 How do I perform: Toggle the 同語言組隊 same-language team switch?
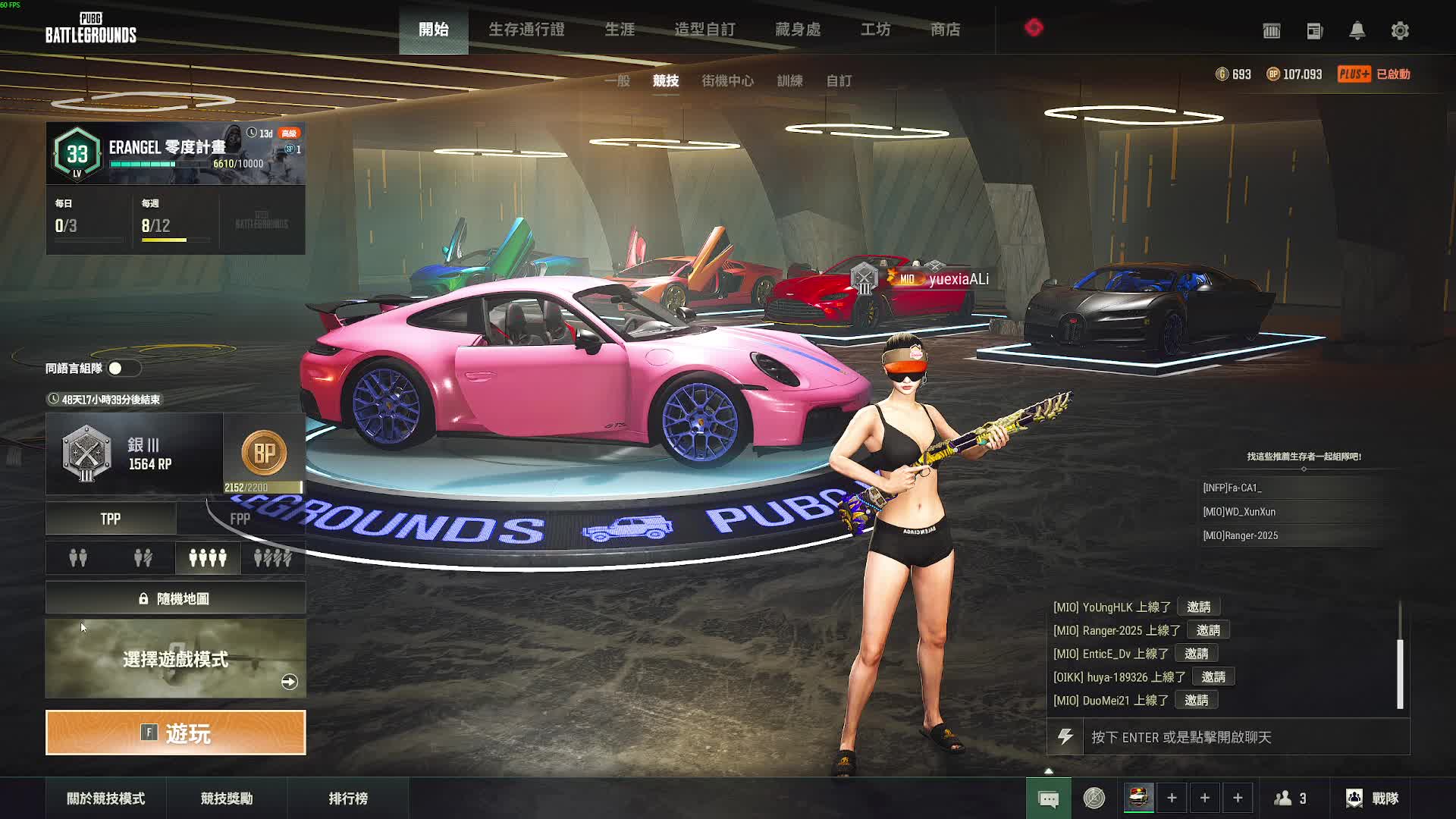[124, 369]
